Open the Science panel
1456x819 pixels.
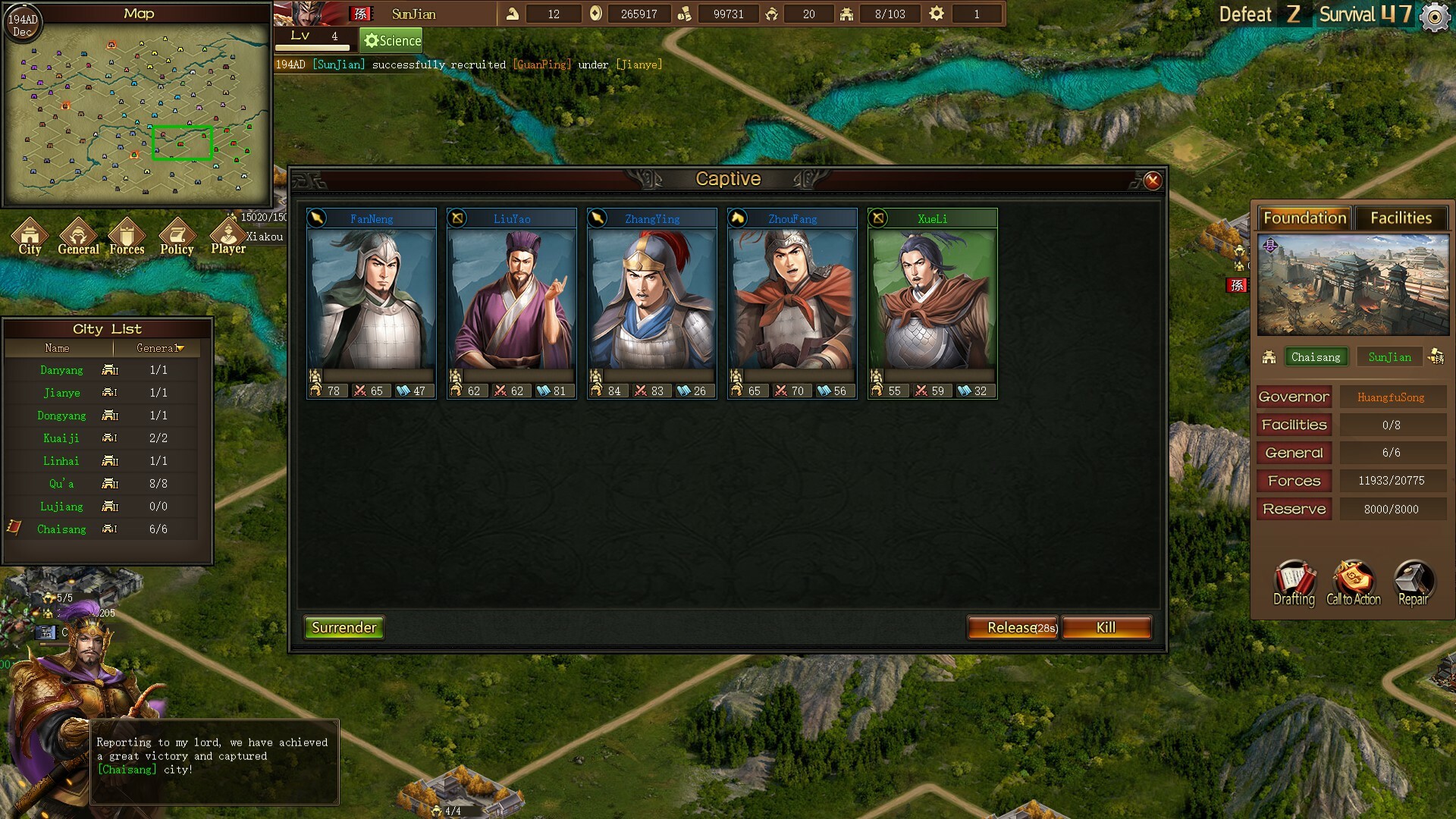click(391, 40)
